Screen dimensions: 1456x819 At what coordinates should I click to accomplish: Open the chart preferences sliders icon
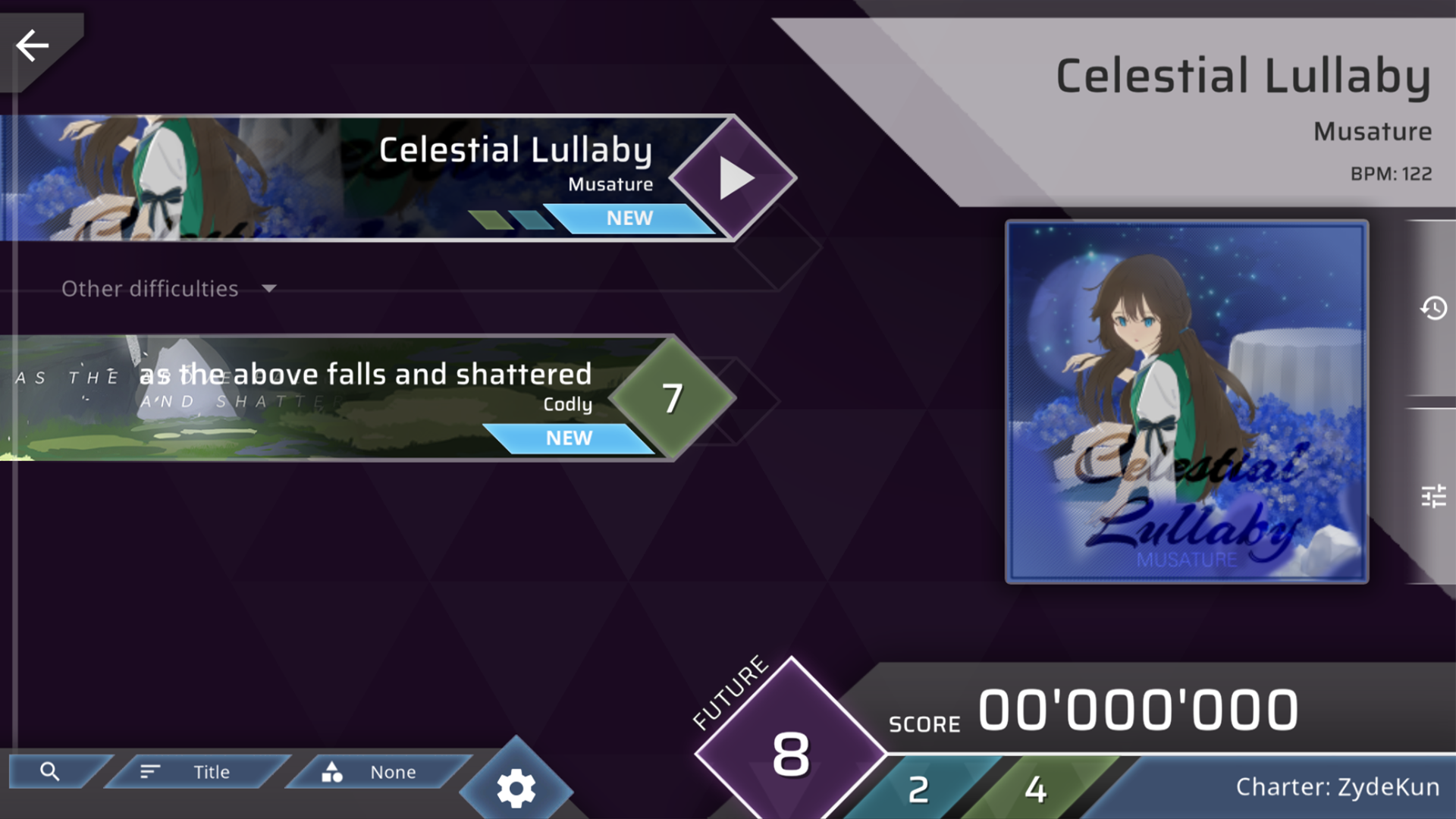pos(1435,497)
